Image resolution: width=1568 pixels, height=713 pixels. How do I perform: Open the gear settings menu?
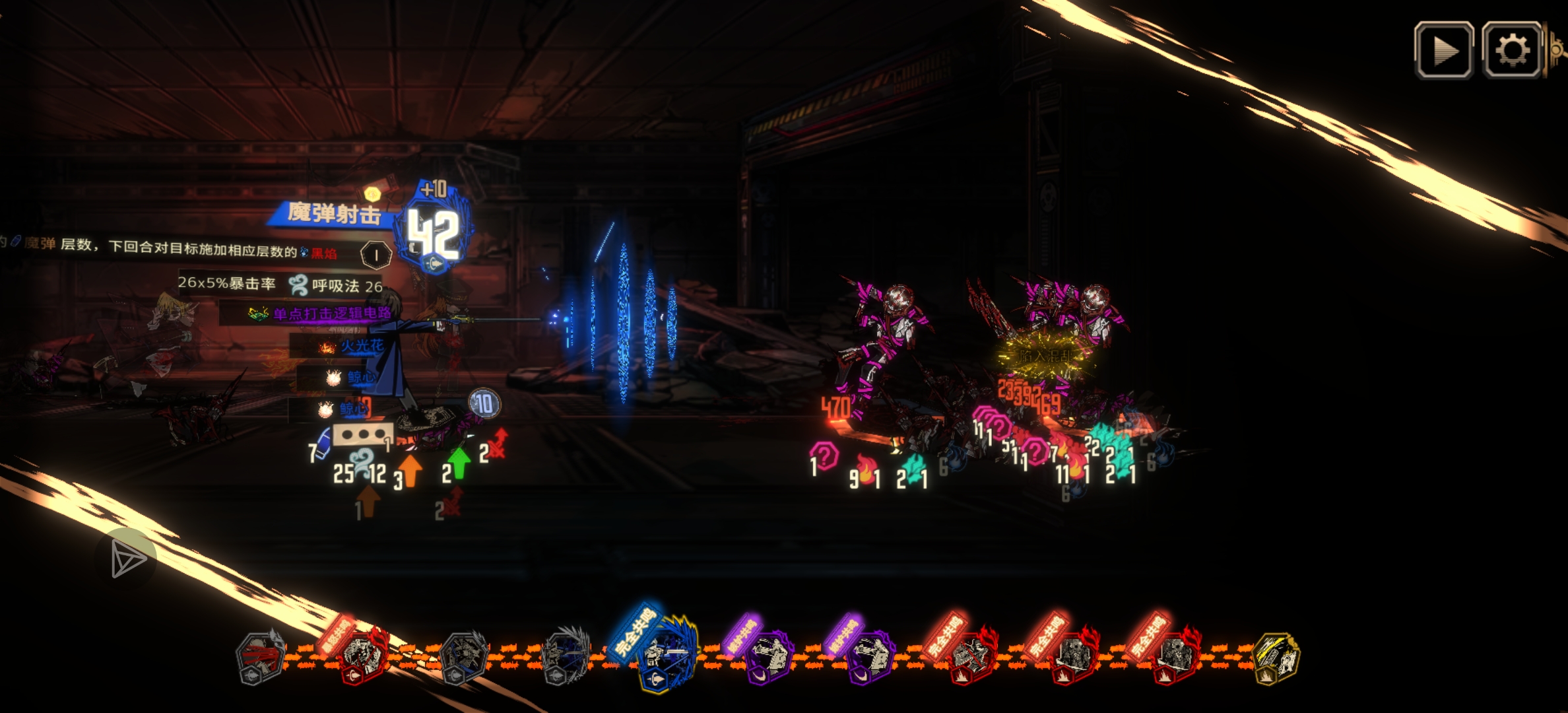point(1512,50)
